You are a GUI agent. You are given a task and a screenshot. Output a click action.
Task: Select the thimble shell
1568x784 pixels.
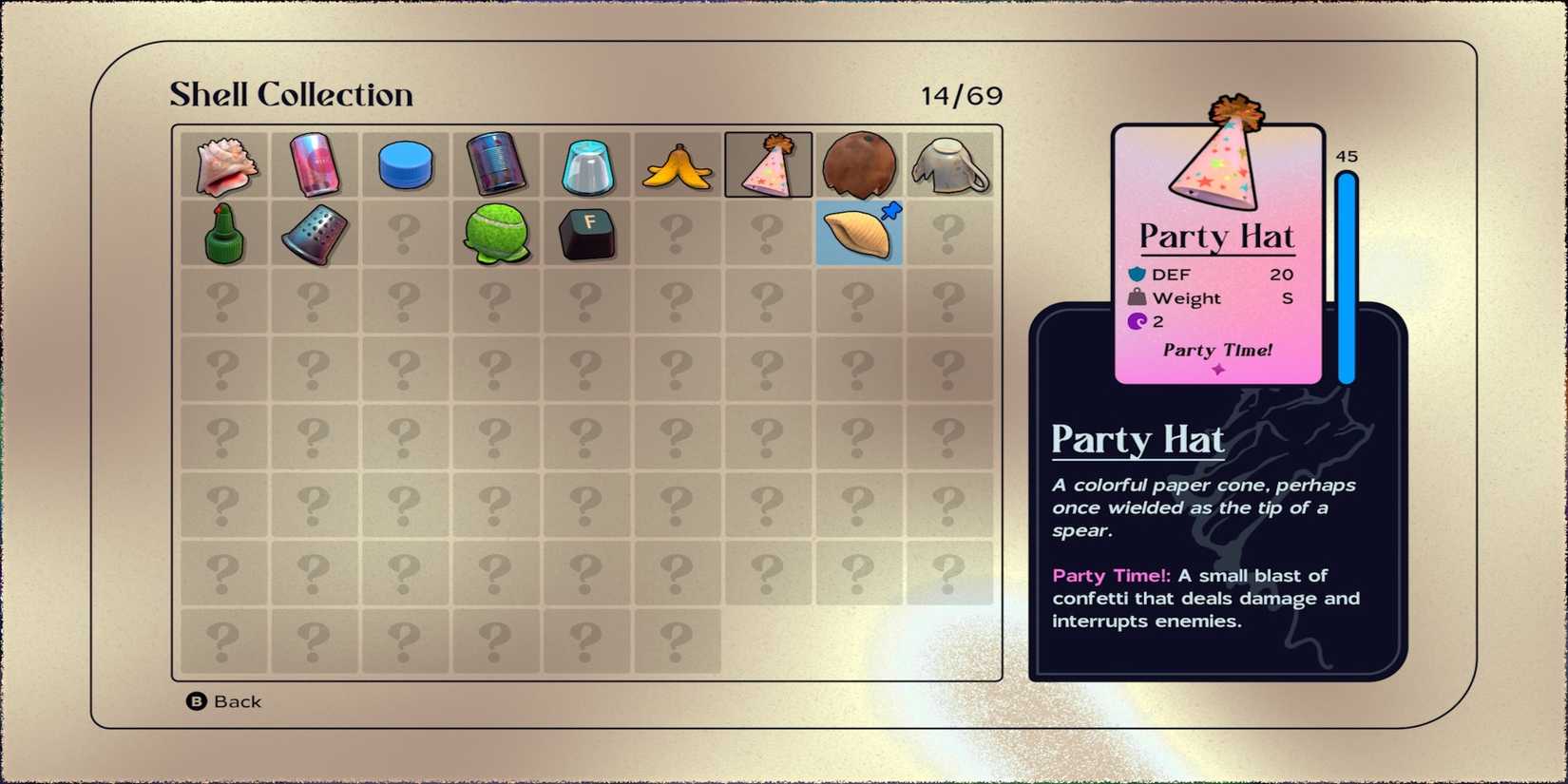tap(314, 233)
